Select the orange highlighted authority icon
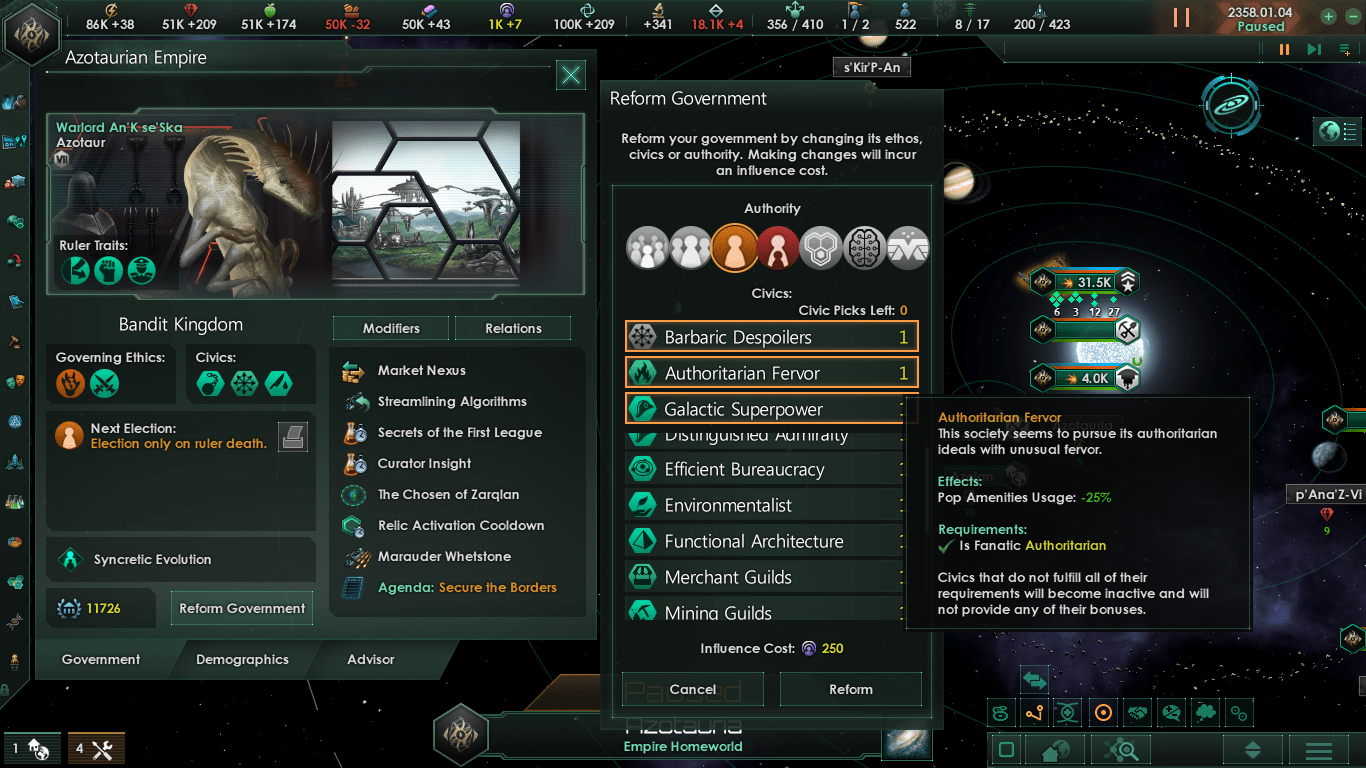1366x768 pixels. click(x=733, y=247)
